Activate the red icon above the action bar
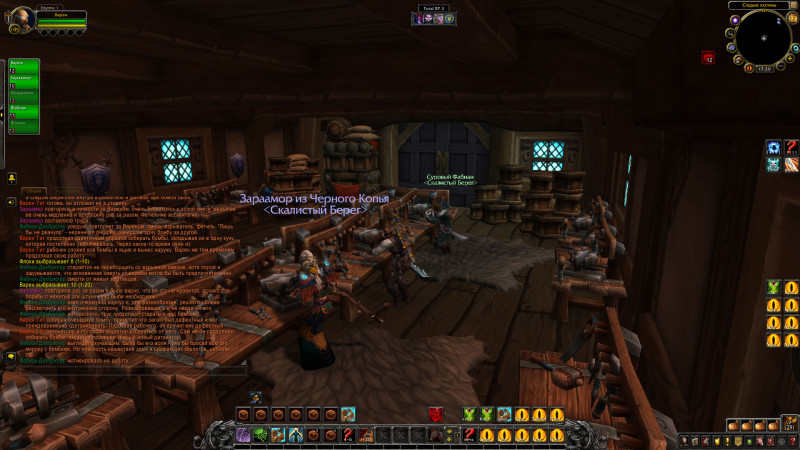This screenshot has width=800, height=450. click(x=436, y=414)
